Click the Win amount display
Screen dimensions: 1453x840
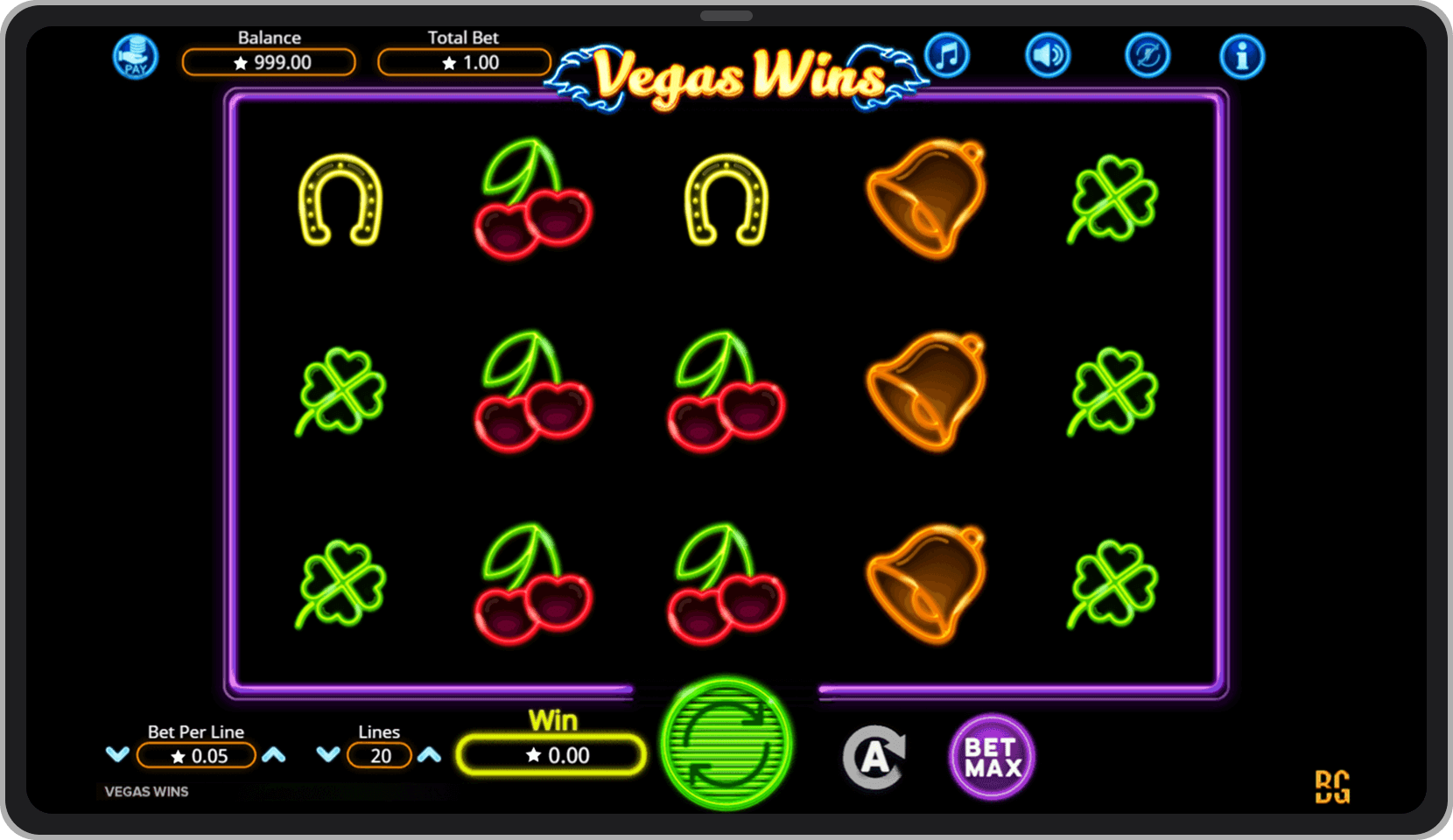click(551, 754)
